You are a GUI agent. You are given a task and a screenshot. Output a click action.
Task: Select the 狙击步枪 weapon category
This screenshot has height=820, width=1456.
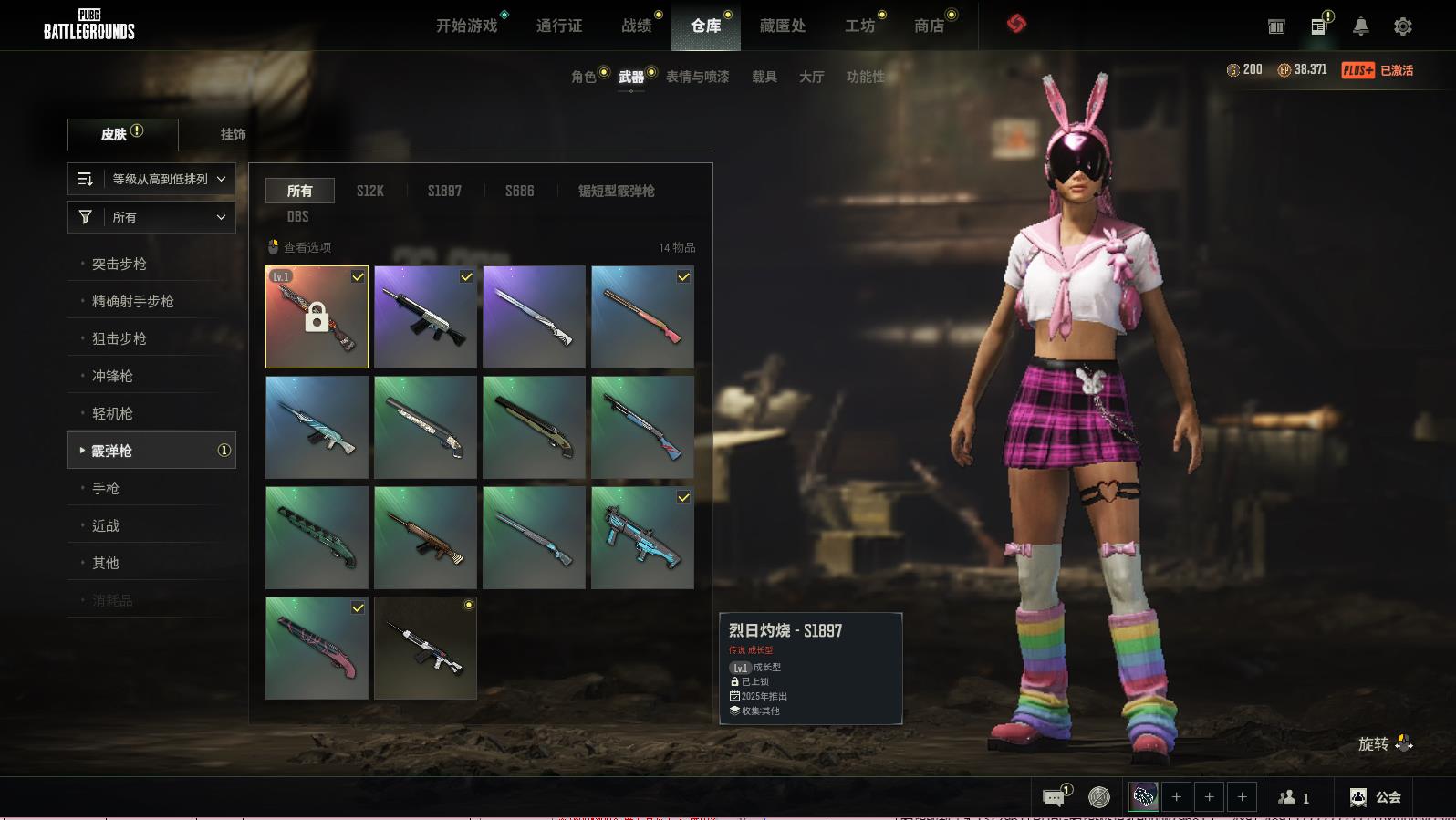coord(120,338)
